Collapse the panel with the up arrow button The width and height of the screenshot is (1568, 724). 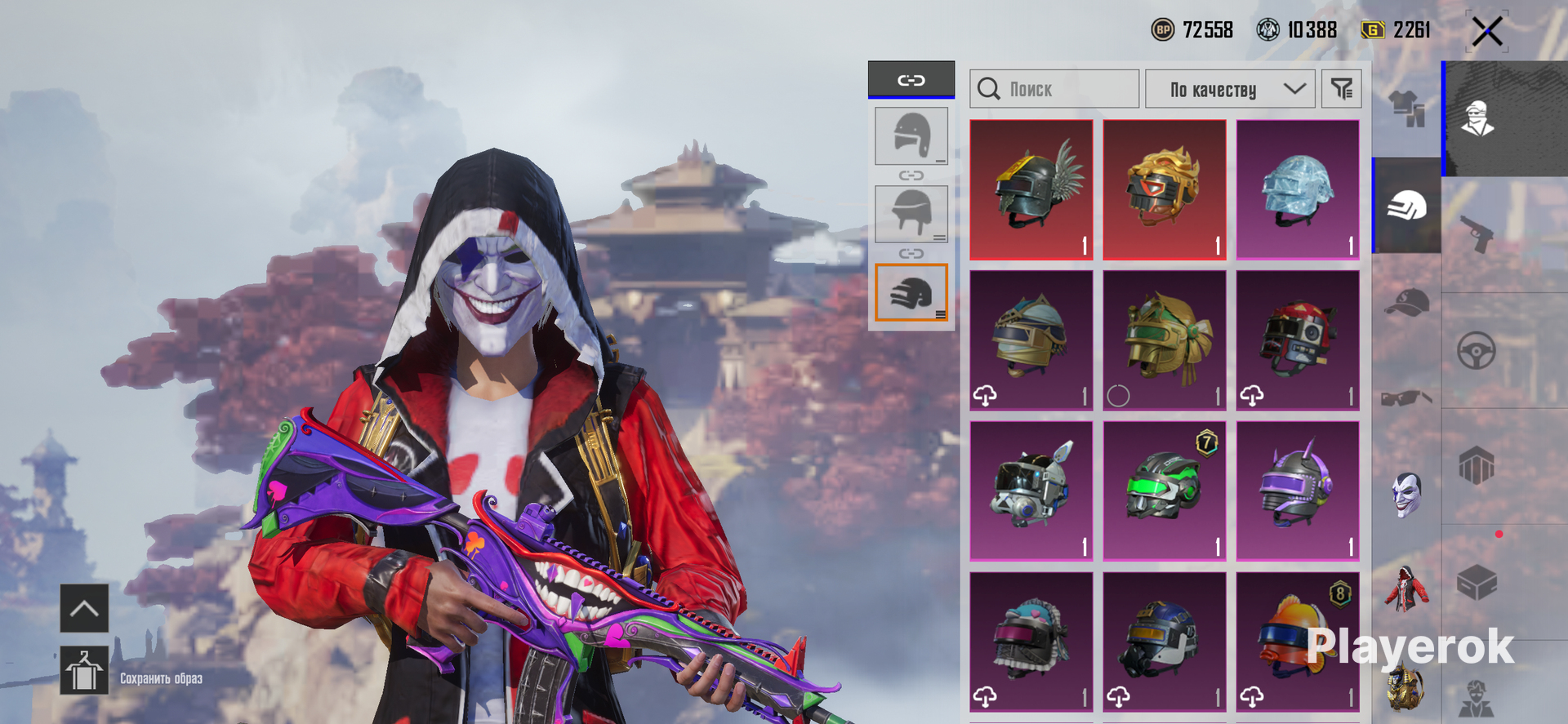[84, 608]
